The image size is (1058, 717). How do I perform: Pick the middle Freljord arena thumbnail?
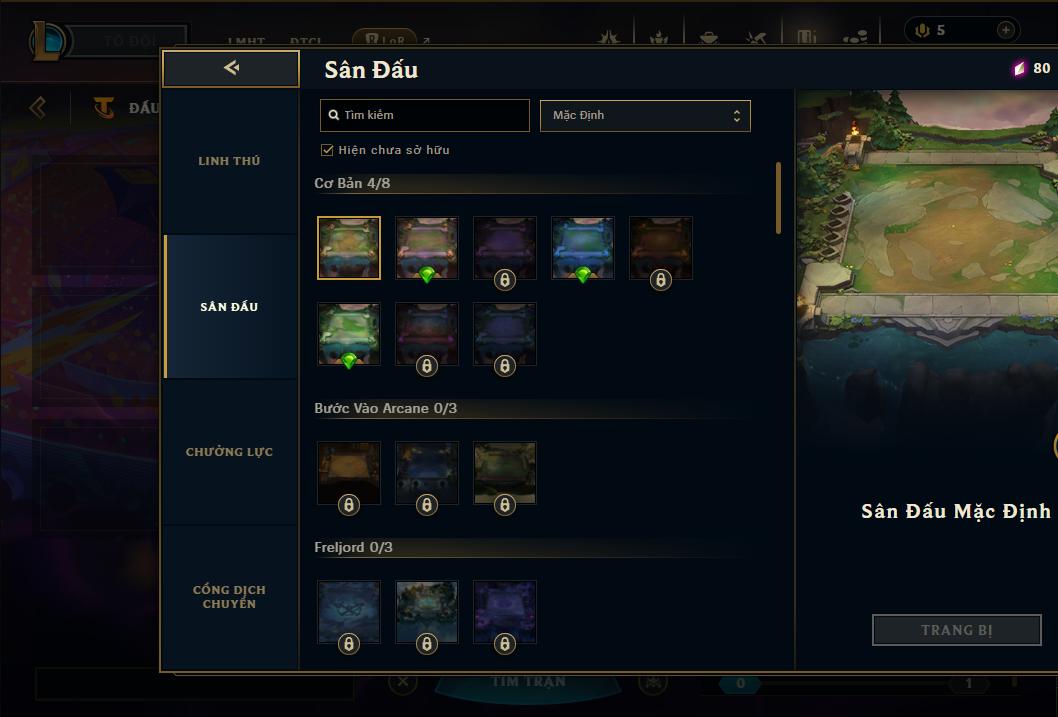tap(427, 611)
